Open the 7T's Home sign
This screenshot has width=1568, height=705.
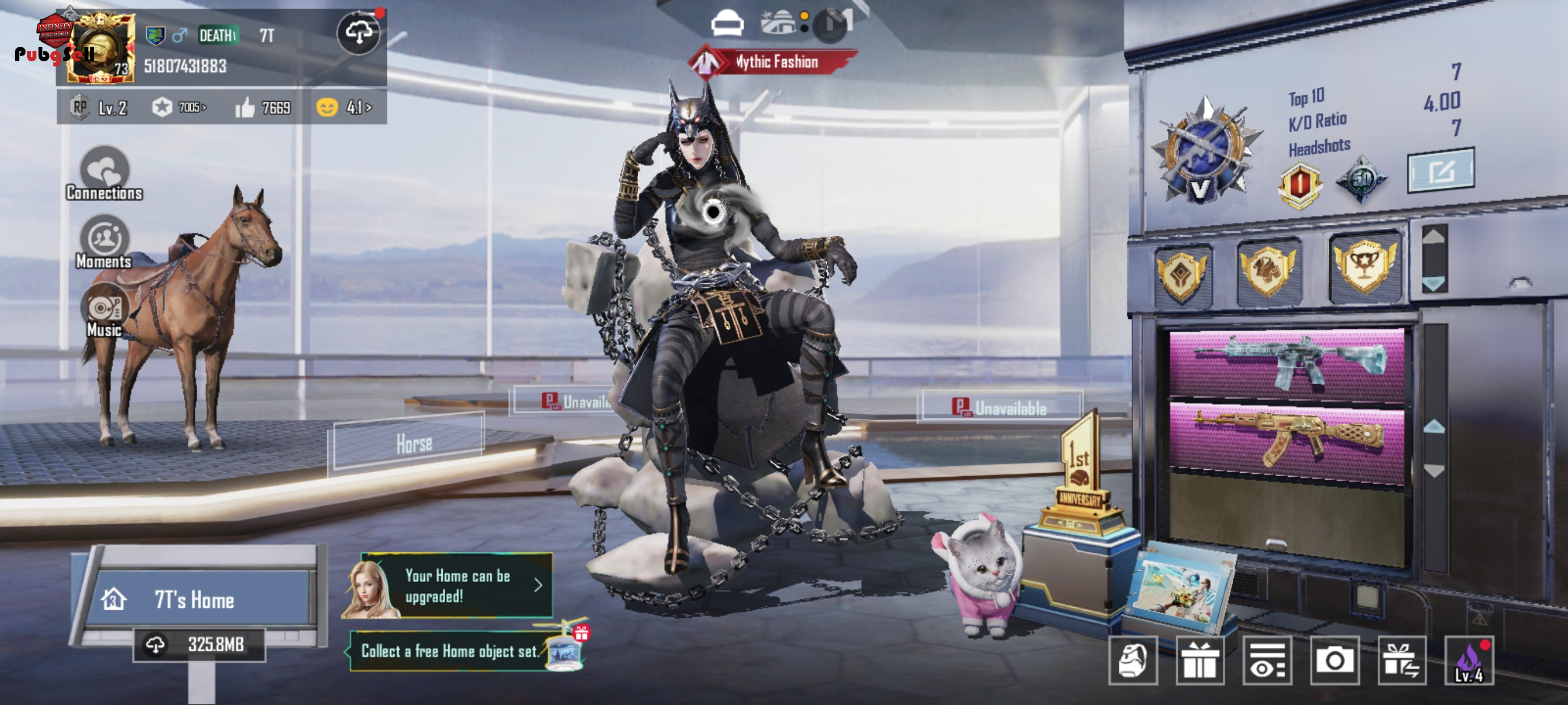tap(195, 600)
